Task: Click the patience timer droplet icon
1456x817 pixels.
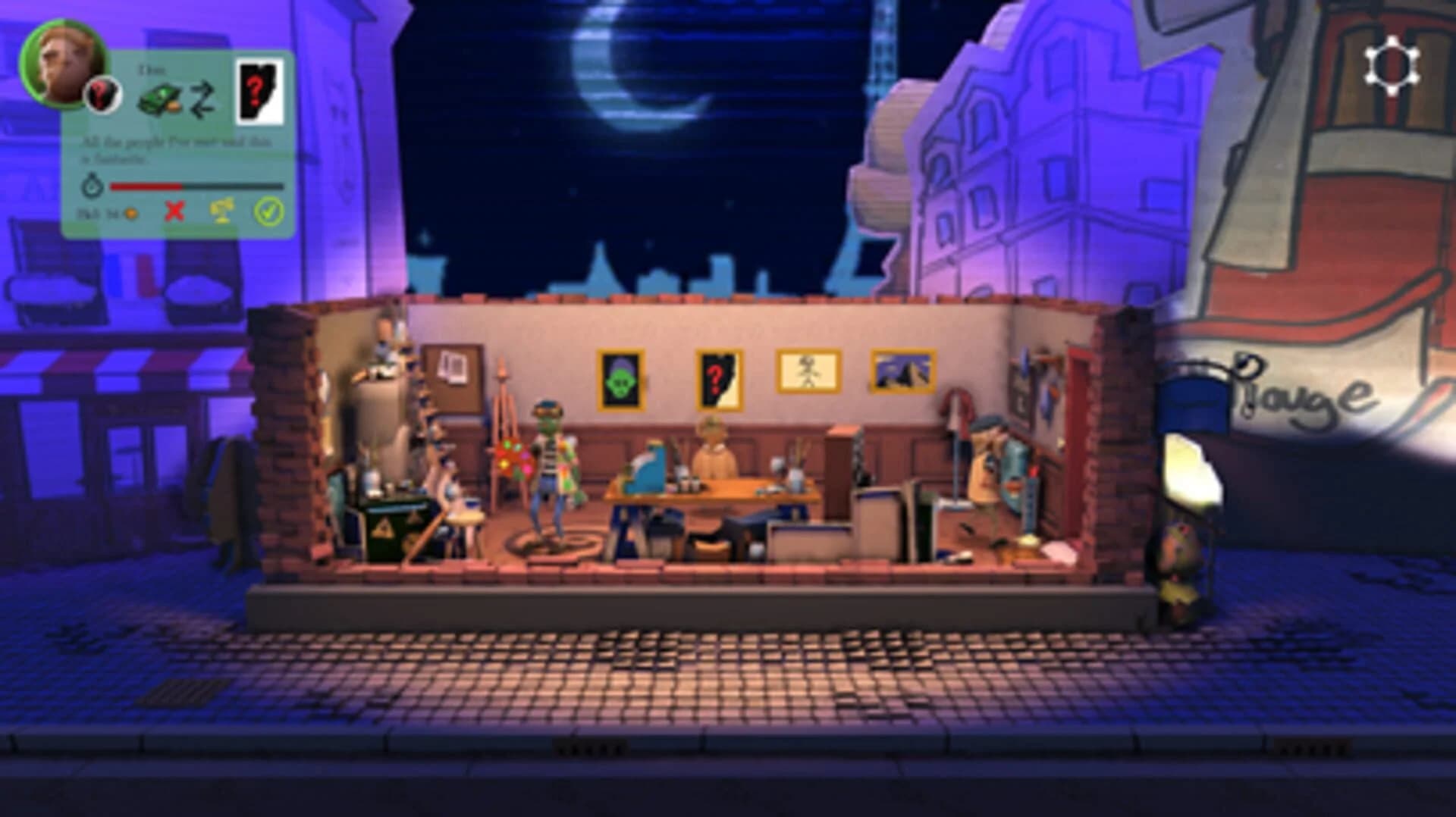Action: (93, 186)
